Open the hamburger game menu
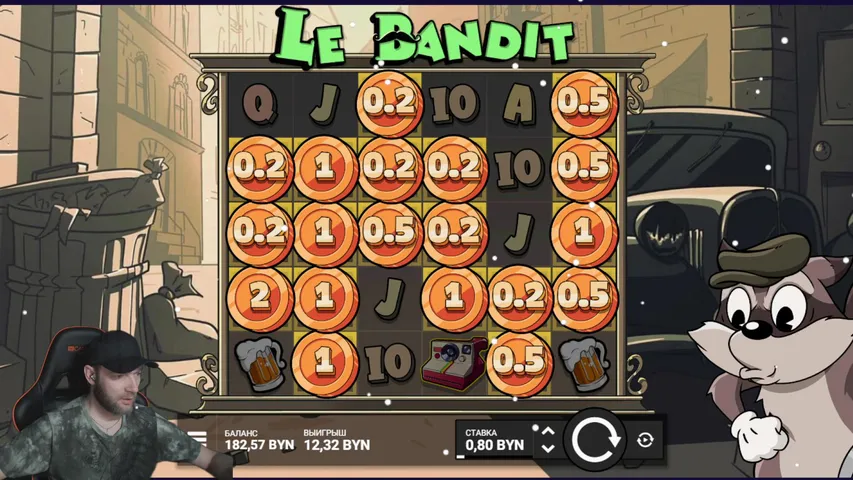The image size is (853, 480). tap(198, 438)
